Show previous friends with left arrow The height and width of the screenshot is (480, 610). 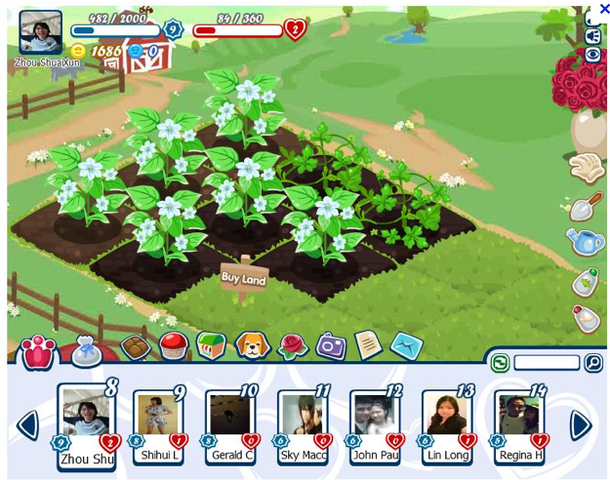[x=28, y=425]
